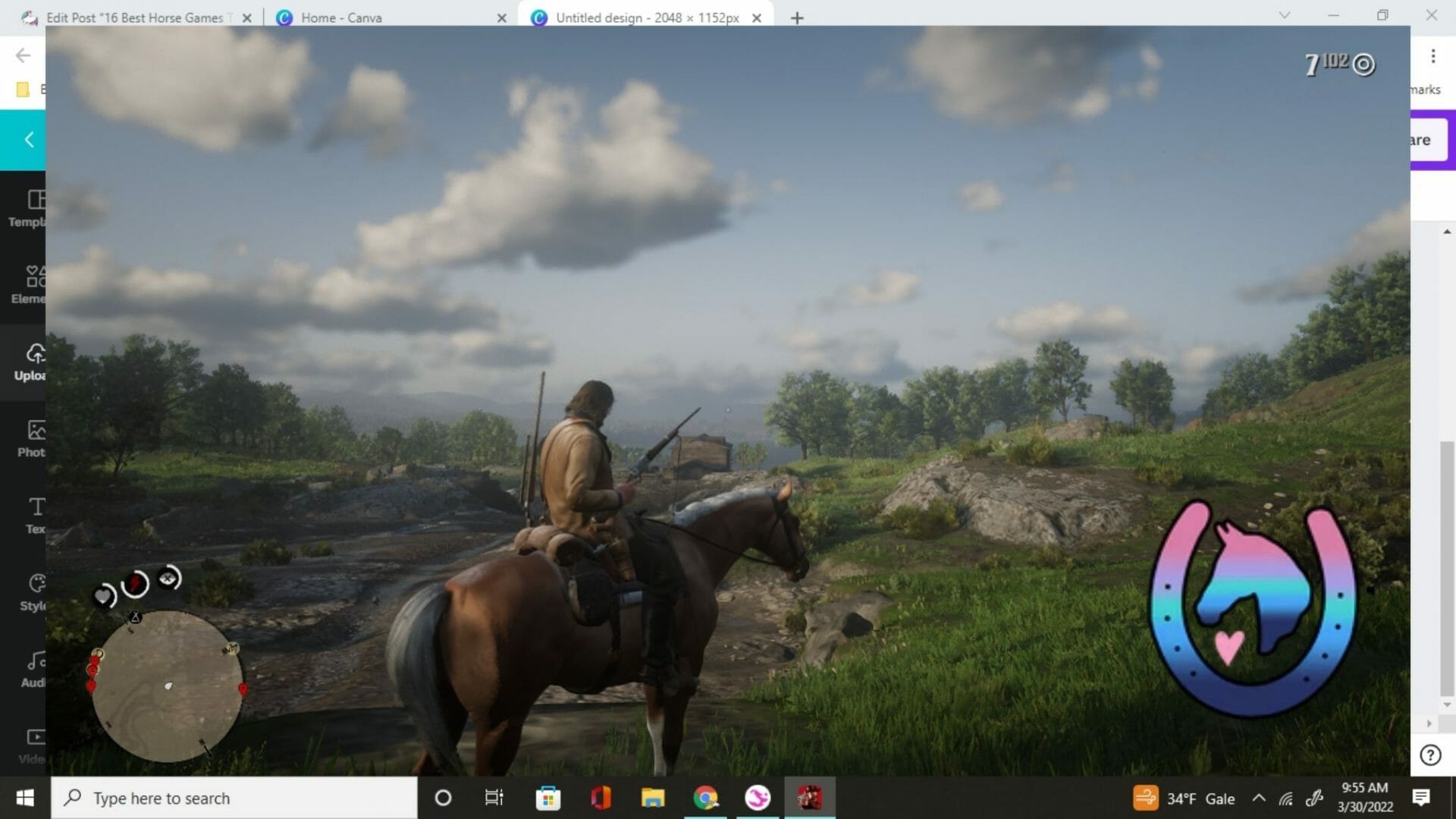Screen dimensions: 1456x819
Task: Open the help question mark bubble
Action: (1431, 755)
